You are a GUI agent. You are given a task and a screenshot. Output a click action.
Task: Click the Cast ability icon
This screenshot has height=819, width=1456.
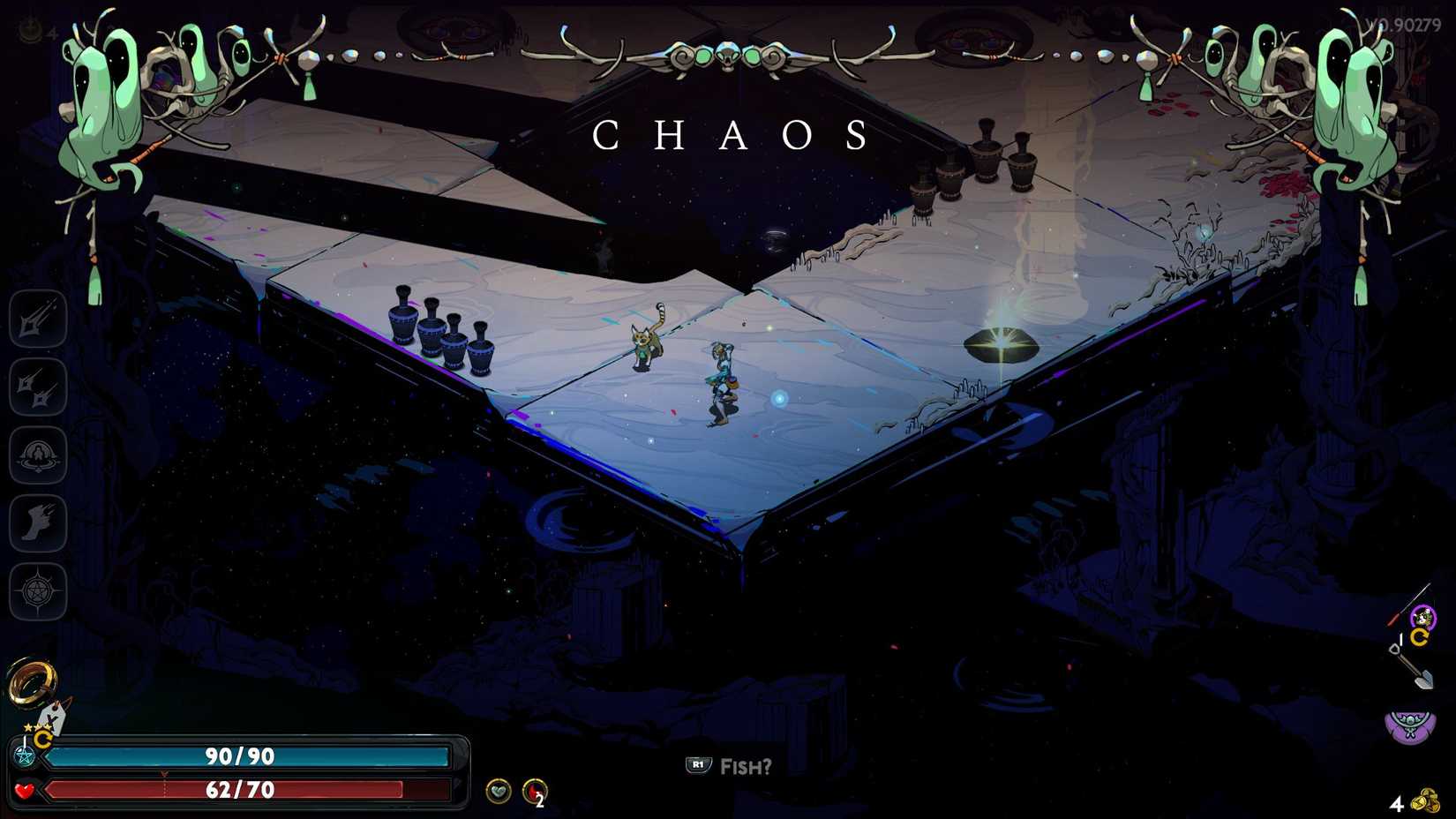point(37,455)
